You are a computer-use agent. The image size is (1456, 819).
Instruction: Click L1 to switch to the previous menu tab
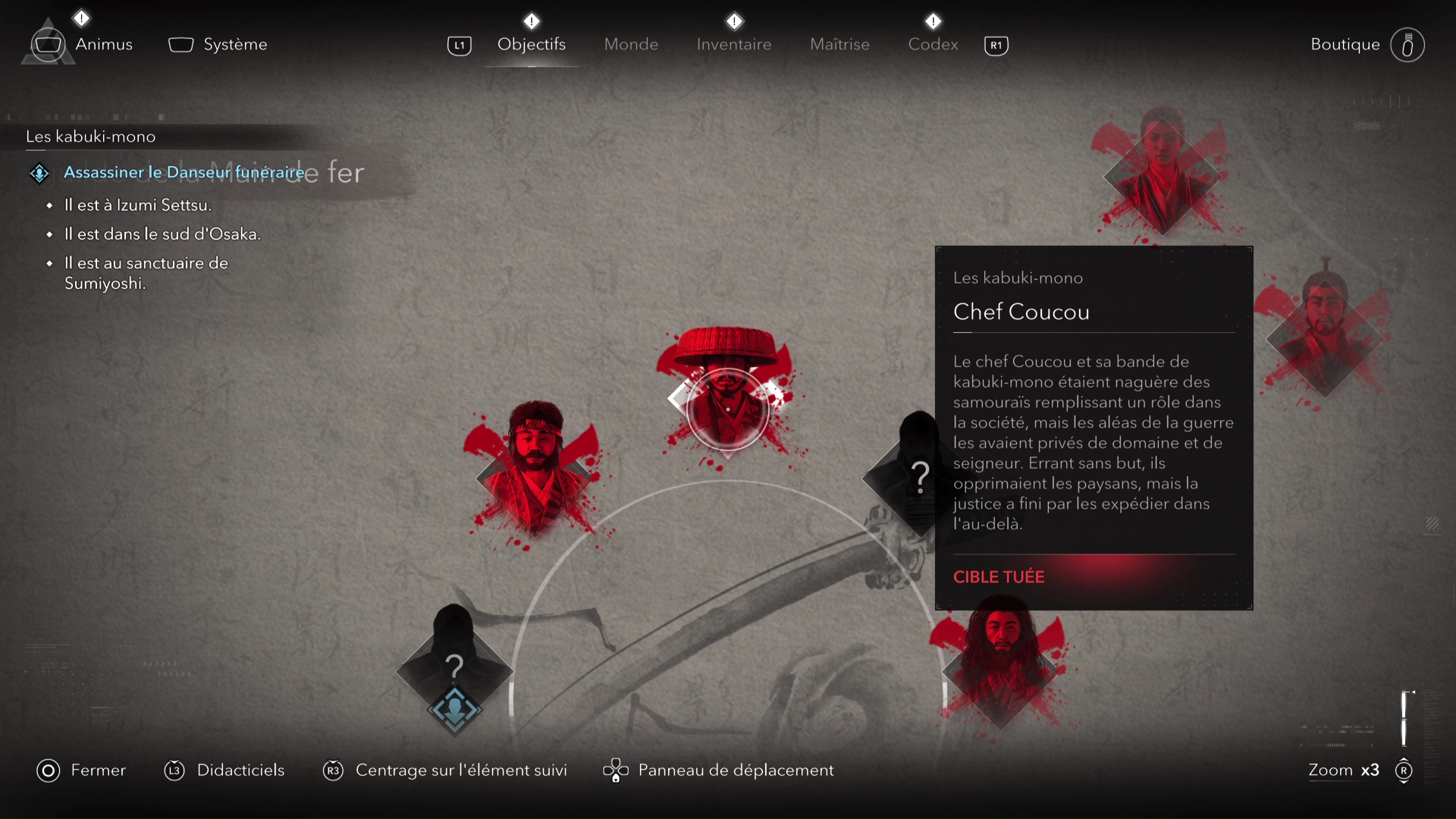(x=459, y=45)
